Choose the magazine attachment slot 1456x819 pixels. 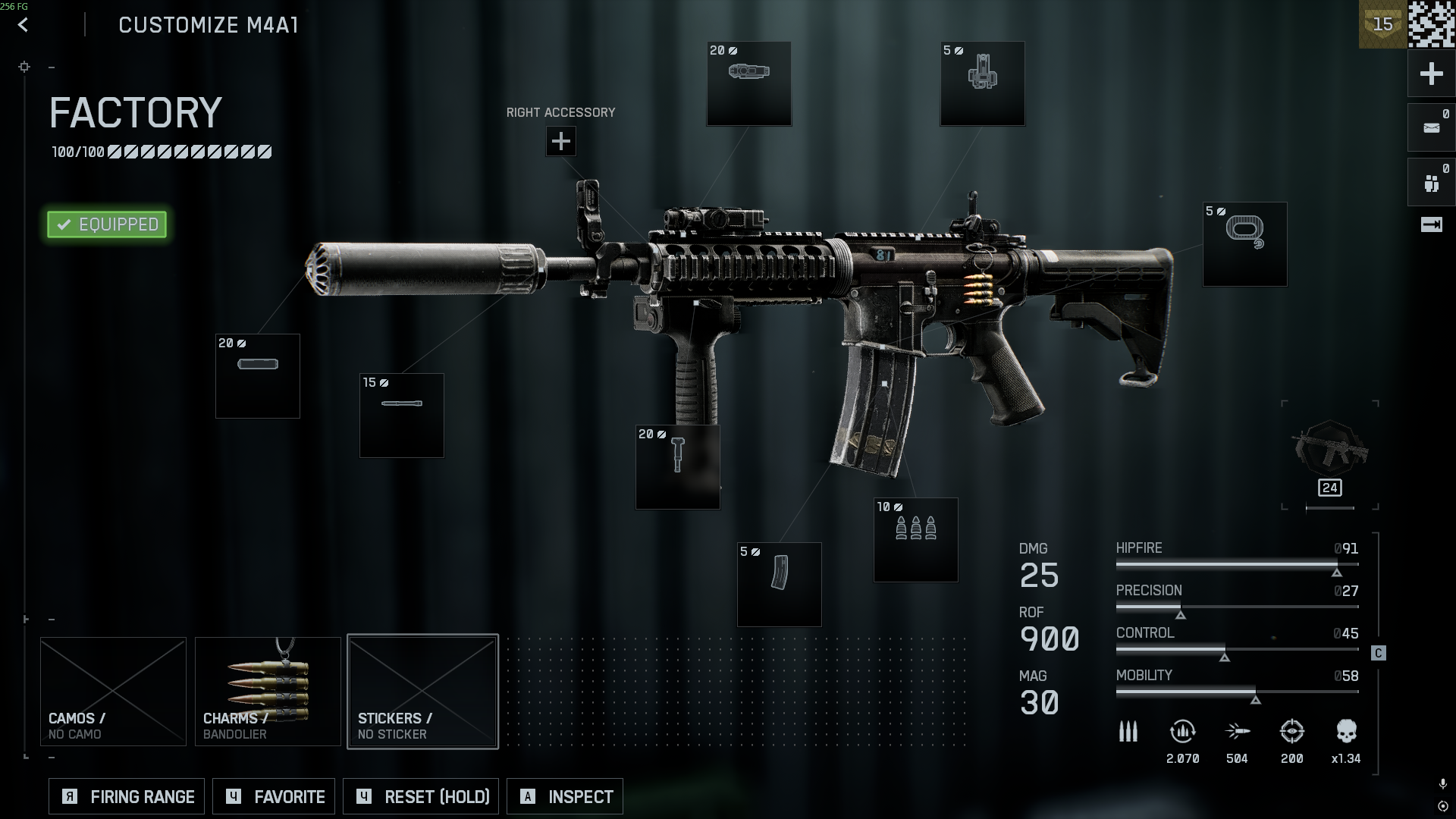coord(779,584)
